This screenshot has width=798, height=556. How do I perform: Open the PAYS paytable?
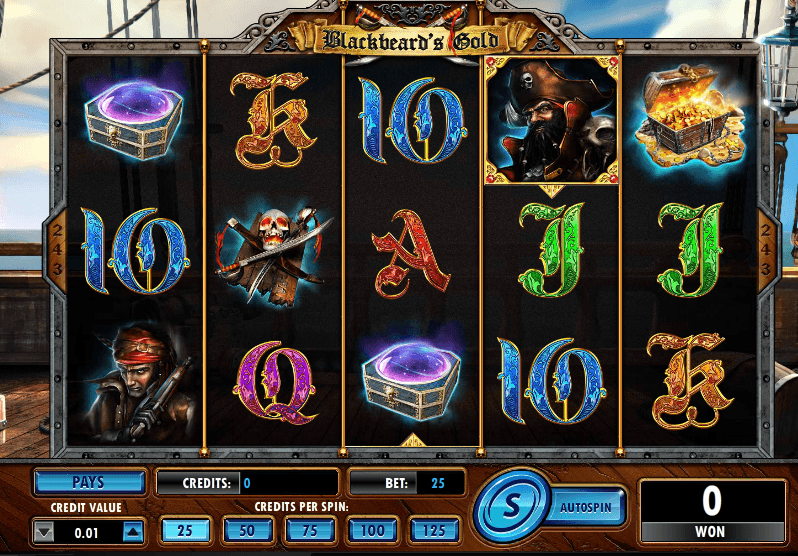[89, 482]
